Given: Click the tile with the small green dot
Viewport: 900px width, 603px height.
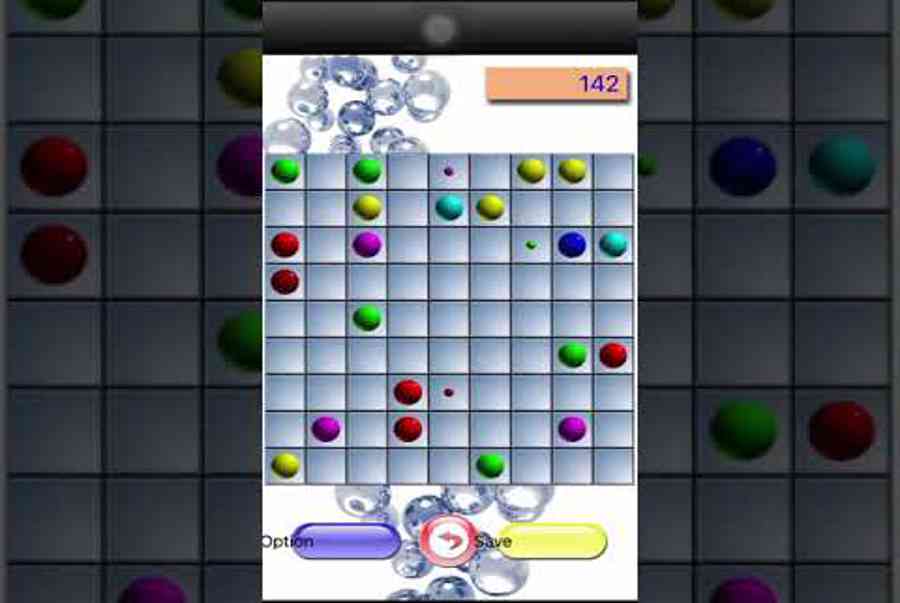Looking at the screenshot, I should [531, 244].
